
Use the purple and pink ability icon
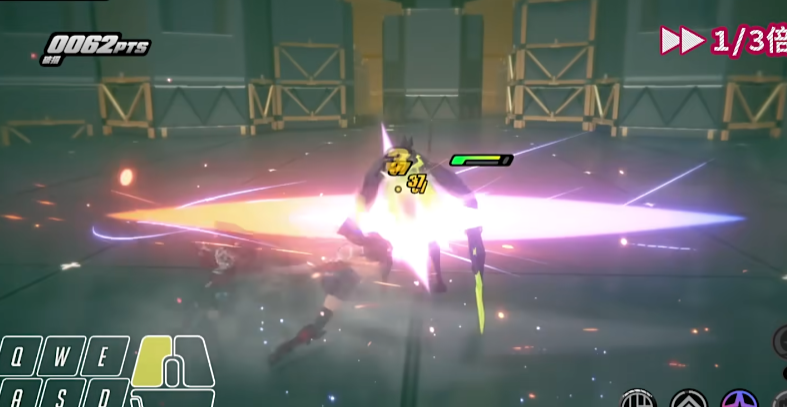pos(740,401)
